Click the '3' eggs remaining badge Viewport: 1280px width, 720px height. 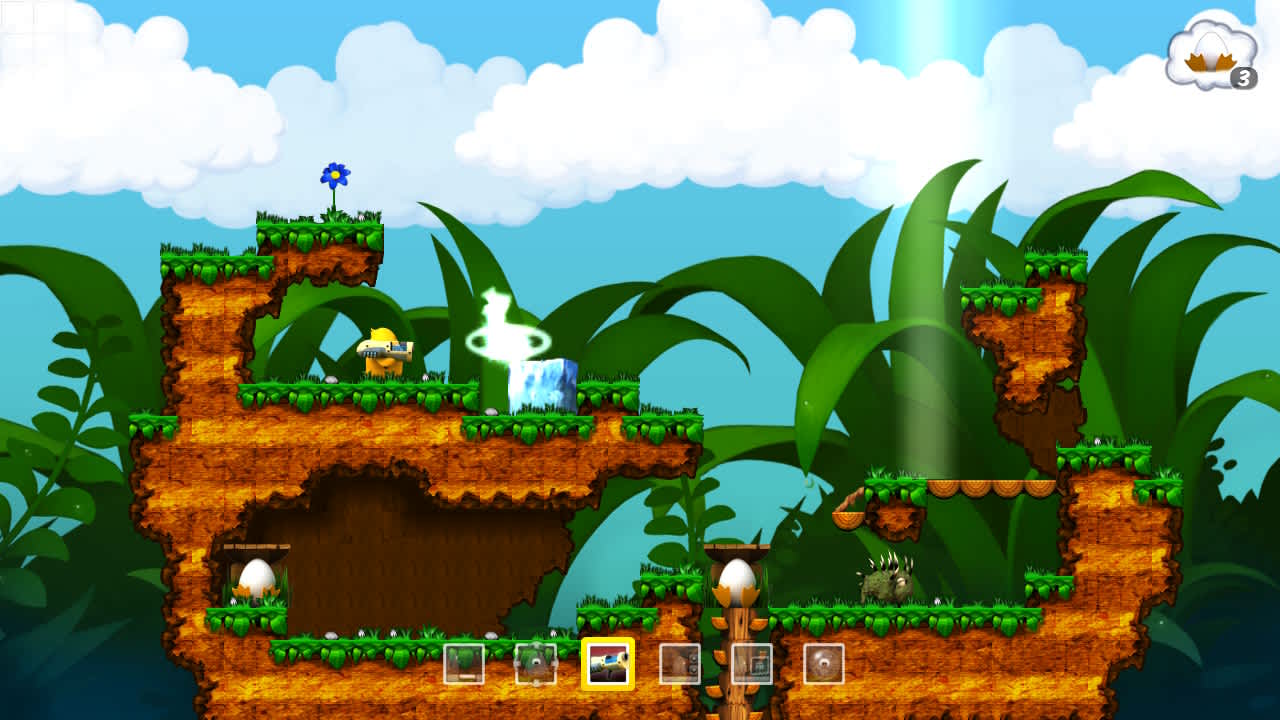(1244, 77)
